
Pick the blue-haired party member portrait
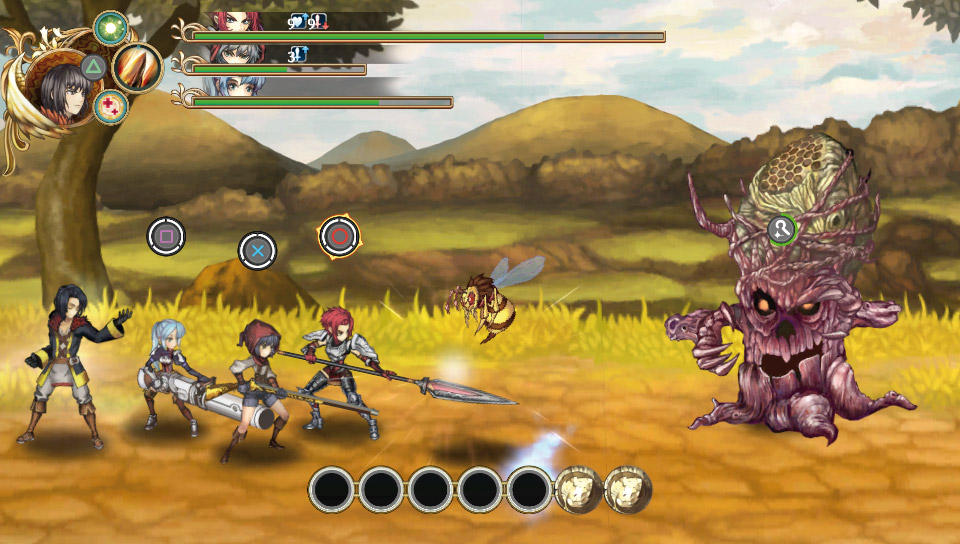click(238, 86)
